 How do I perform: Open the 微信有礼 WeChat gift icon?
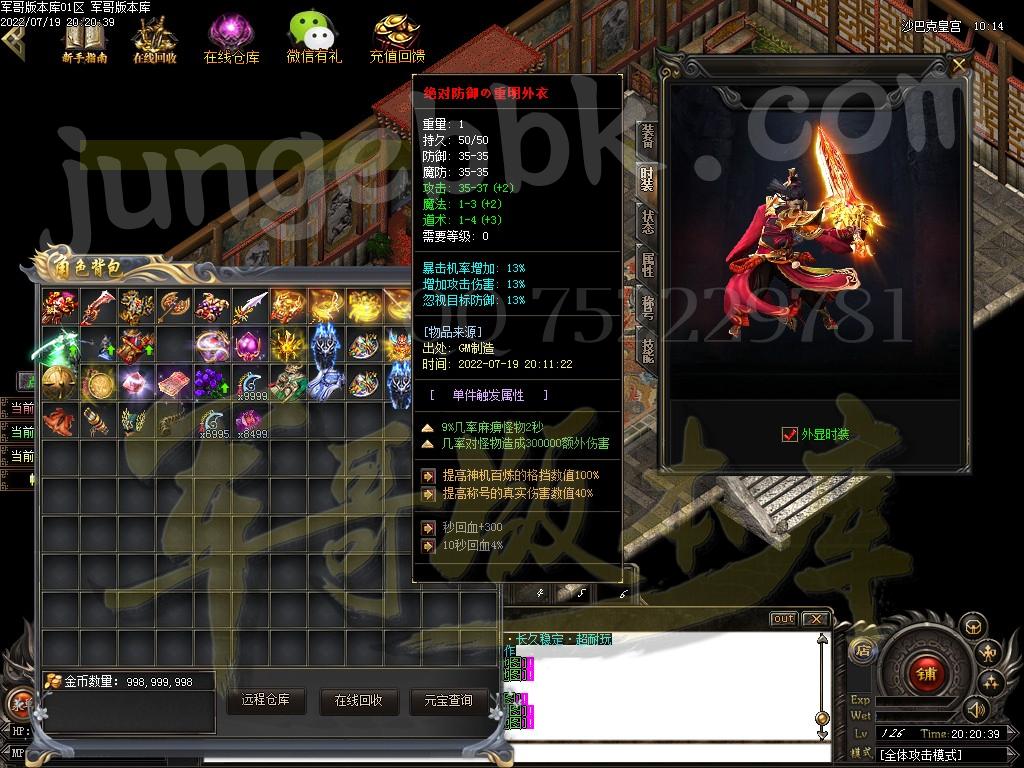coord(313,38)
